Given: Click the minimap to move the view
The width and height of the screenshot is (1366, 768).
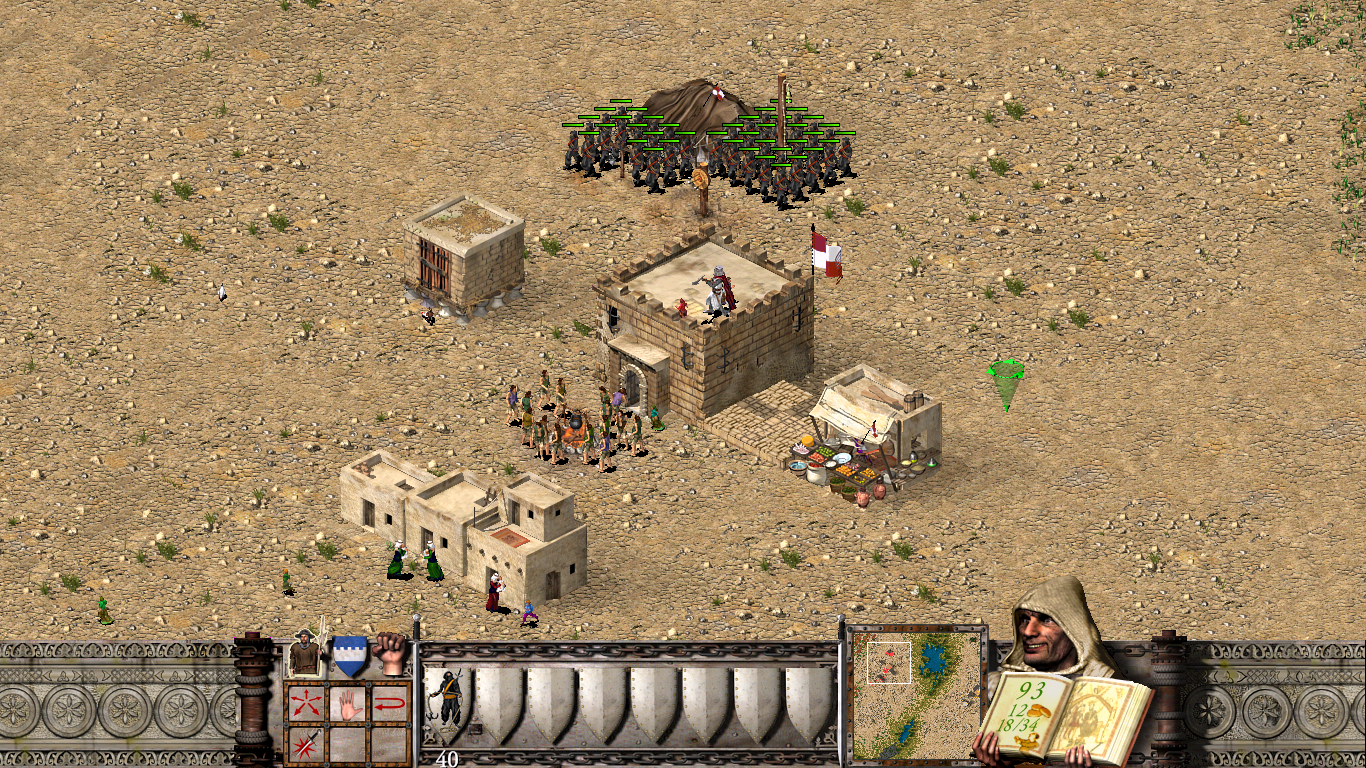Looking at the screenshot, I should 917,689.
